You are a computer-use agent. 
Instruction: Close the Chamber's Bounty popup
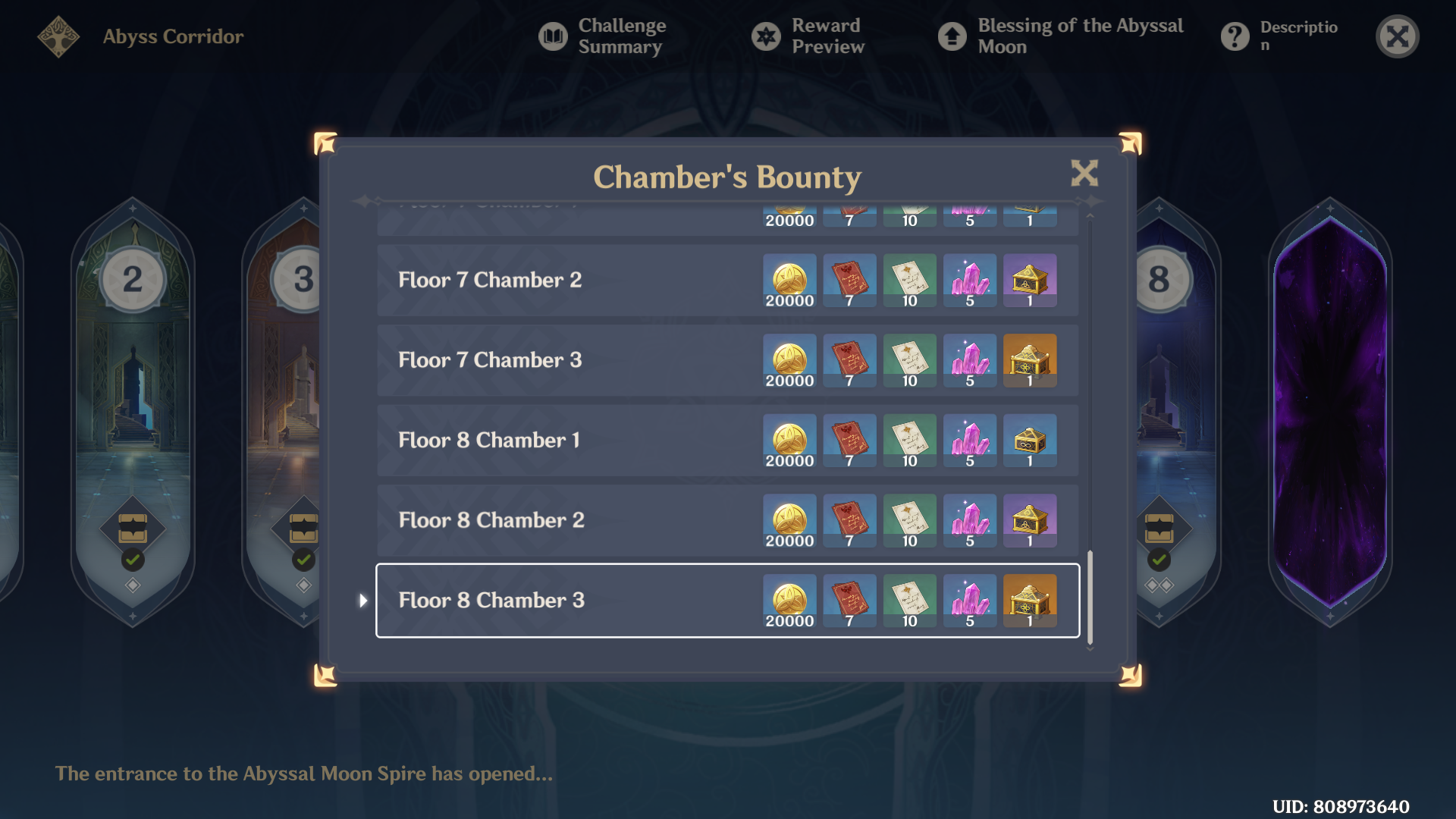coord(1084,174)
